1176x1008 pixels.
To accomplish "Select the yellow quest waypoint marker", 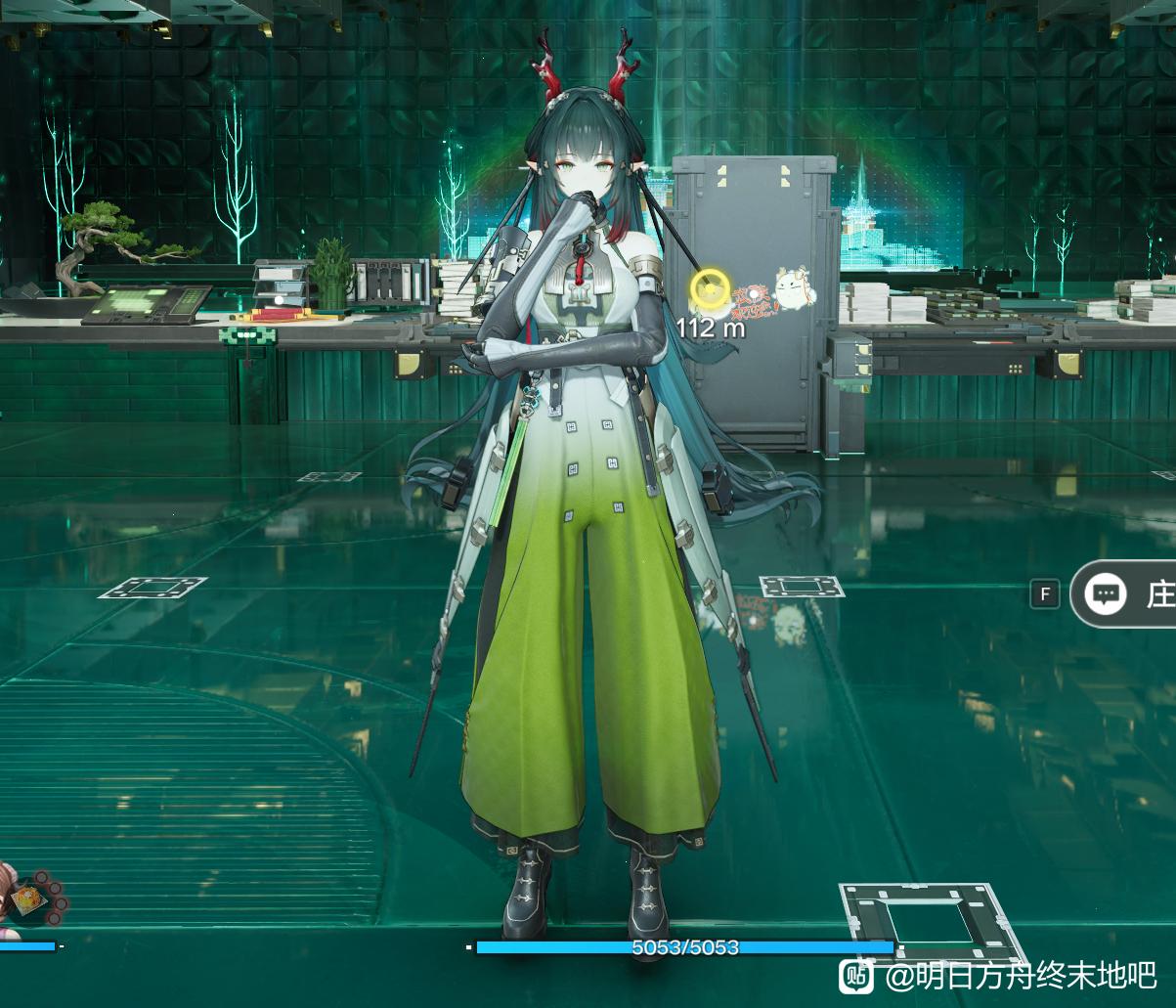I will pos(709,290).
